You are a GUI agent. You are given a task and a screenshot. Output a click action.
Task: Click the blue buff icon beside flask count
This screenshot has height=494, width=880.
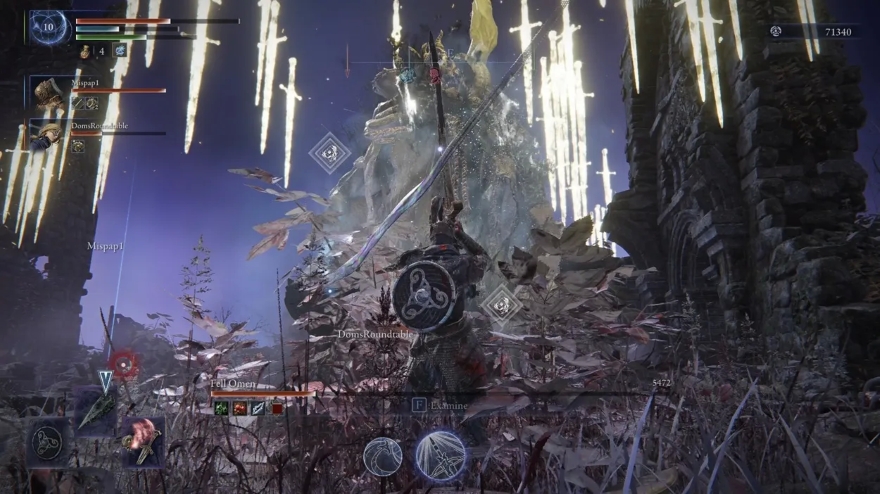120,51
